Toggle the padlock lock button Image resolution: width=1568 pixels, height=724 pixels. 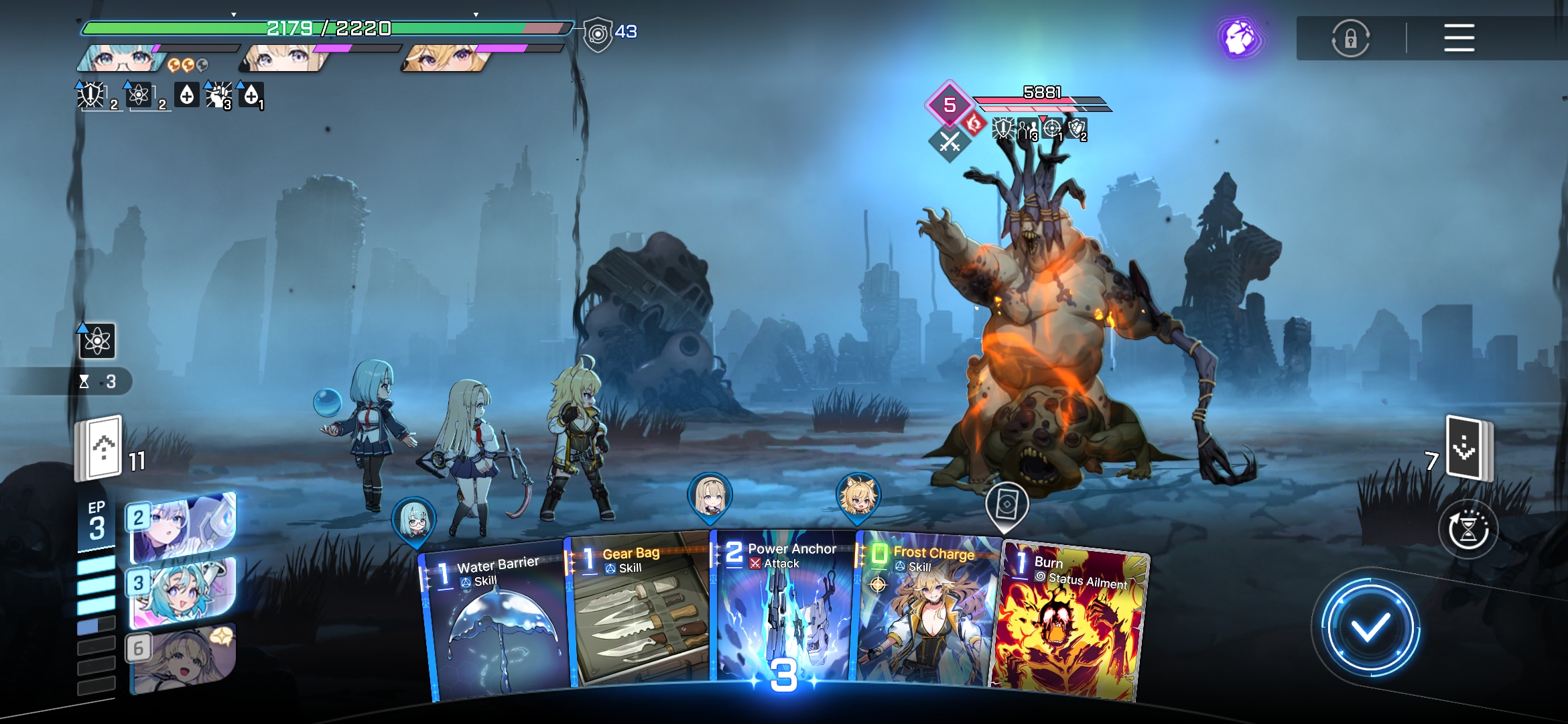click(1350, 38)
